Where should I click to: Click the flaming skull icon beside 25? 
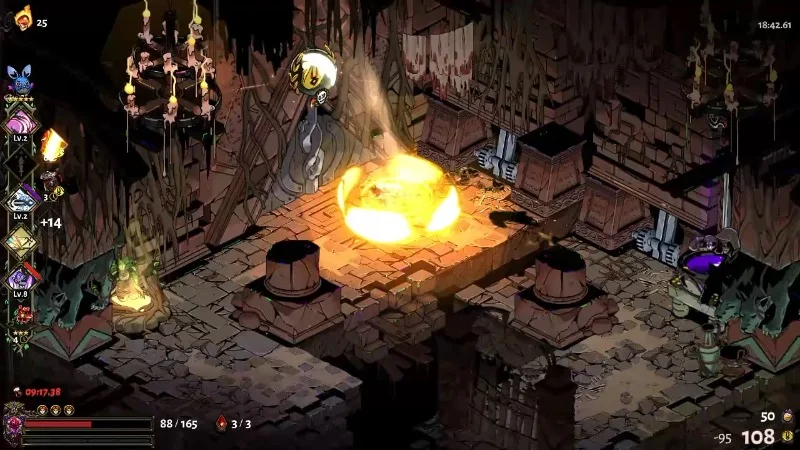[x=22, y=16]
